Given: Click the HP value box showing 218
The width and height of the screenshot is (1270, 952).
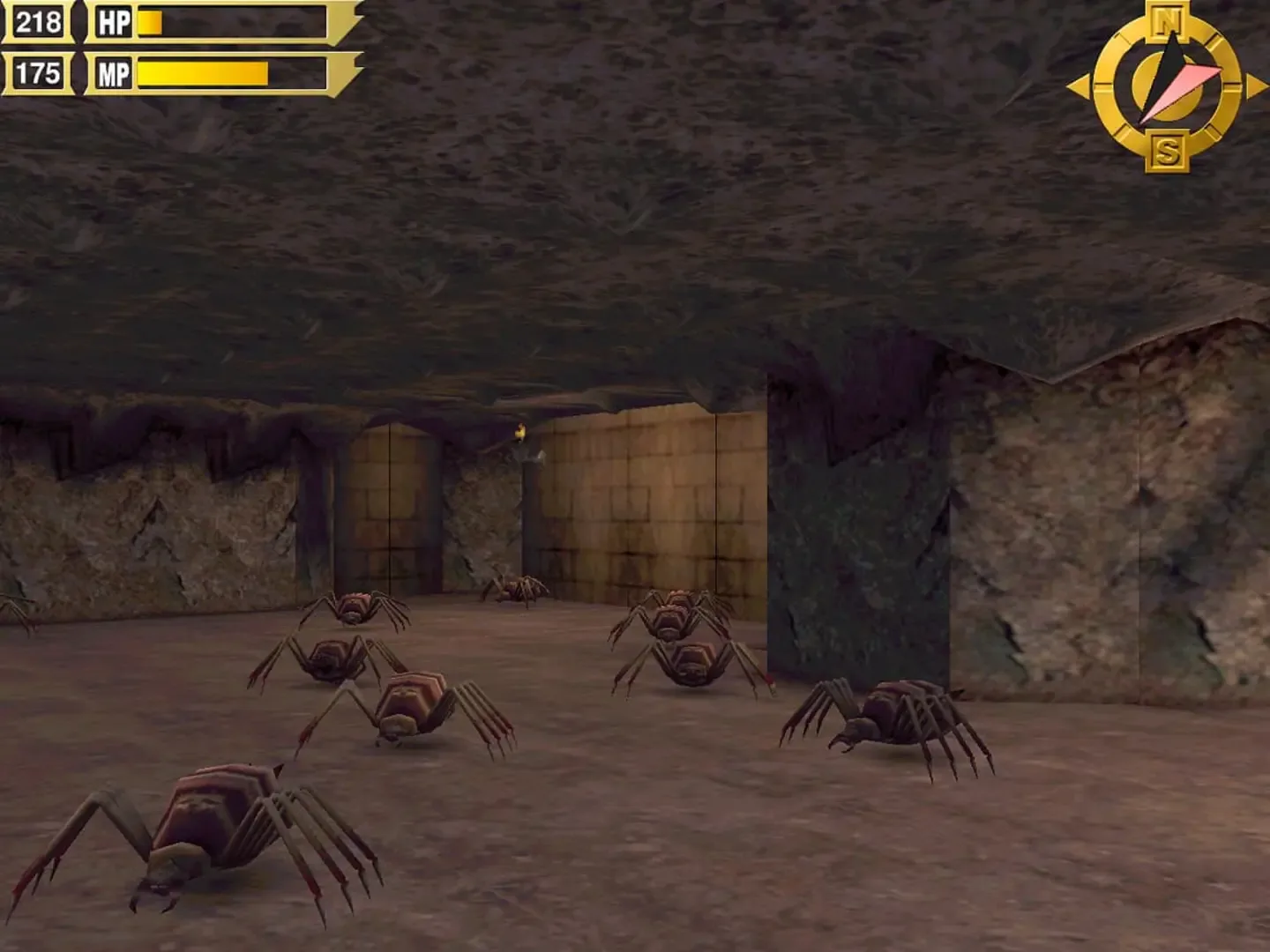Looking at the screenshot, I should (x=38, y=20).
